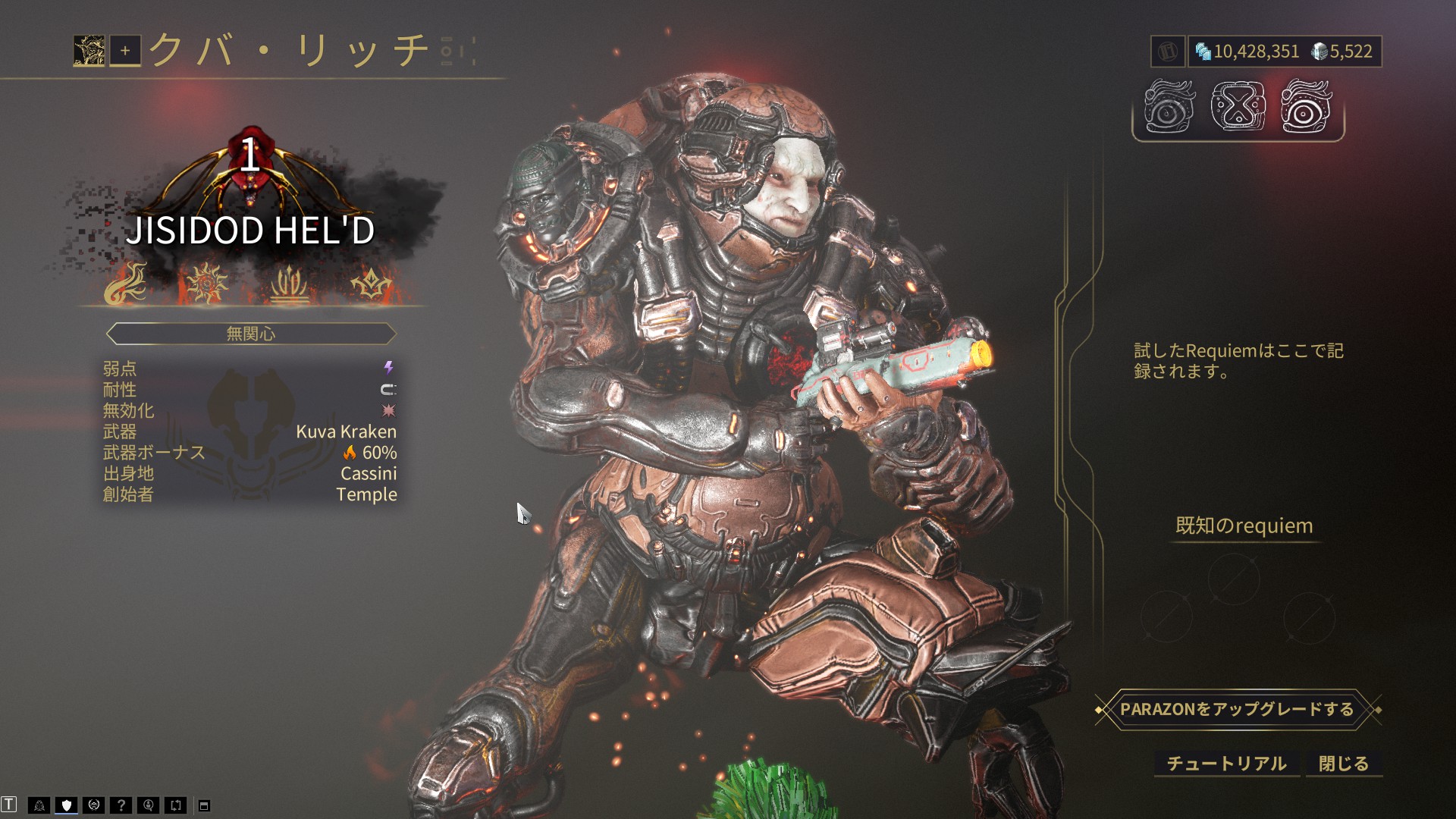The image size is (1456, 819).
Task: Click the small window icon in the bottom toolbar
Action: 204,806
